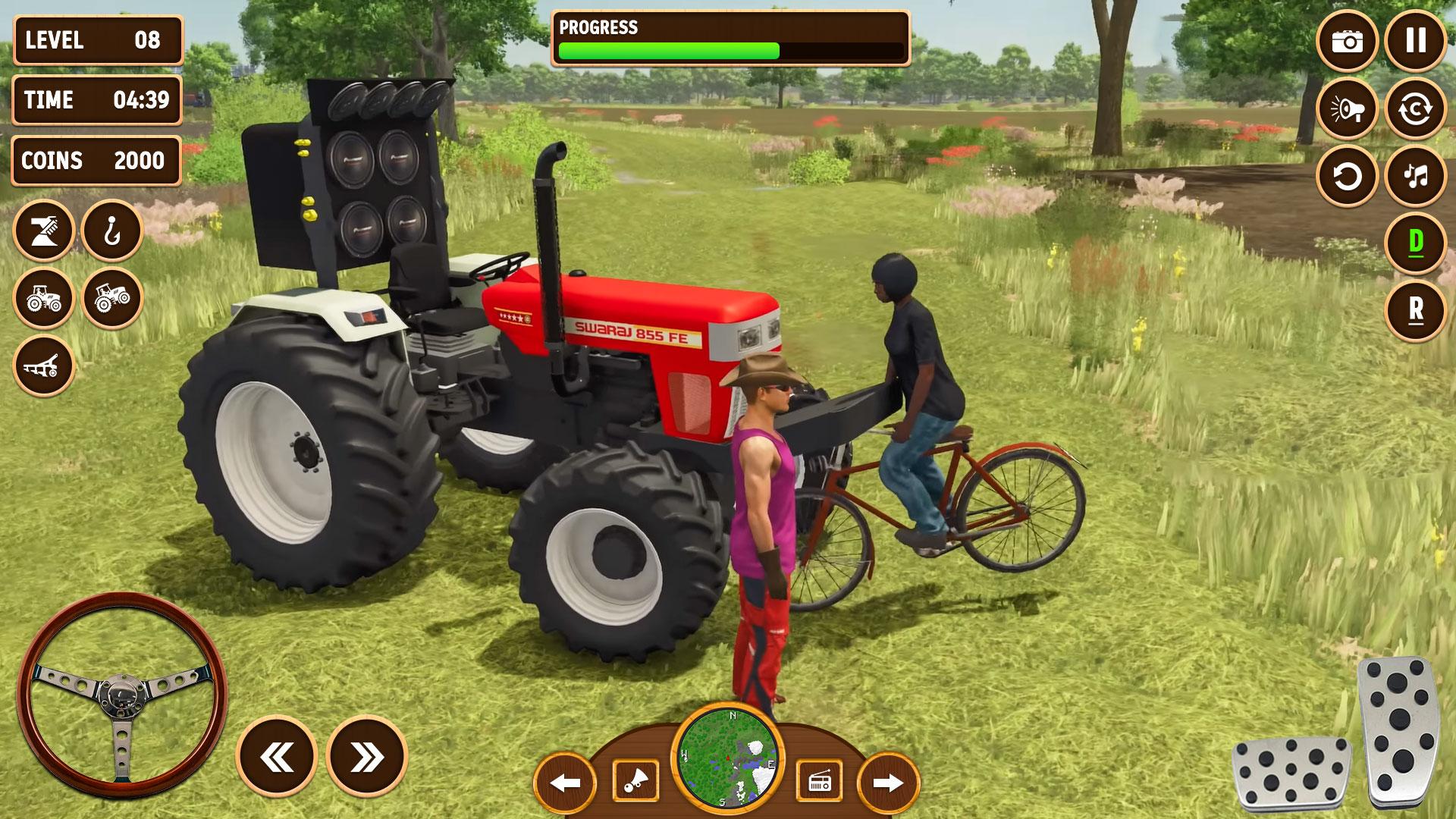The width and height of the screenshot is (1456, 819).
Task: Activate the hook attach button
Action: (112, 231)
